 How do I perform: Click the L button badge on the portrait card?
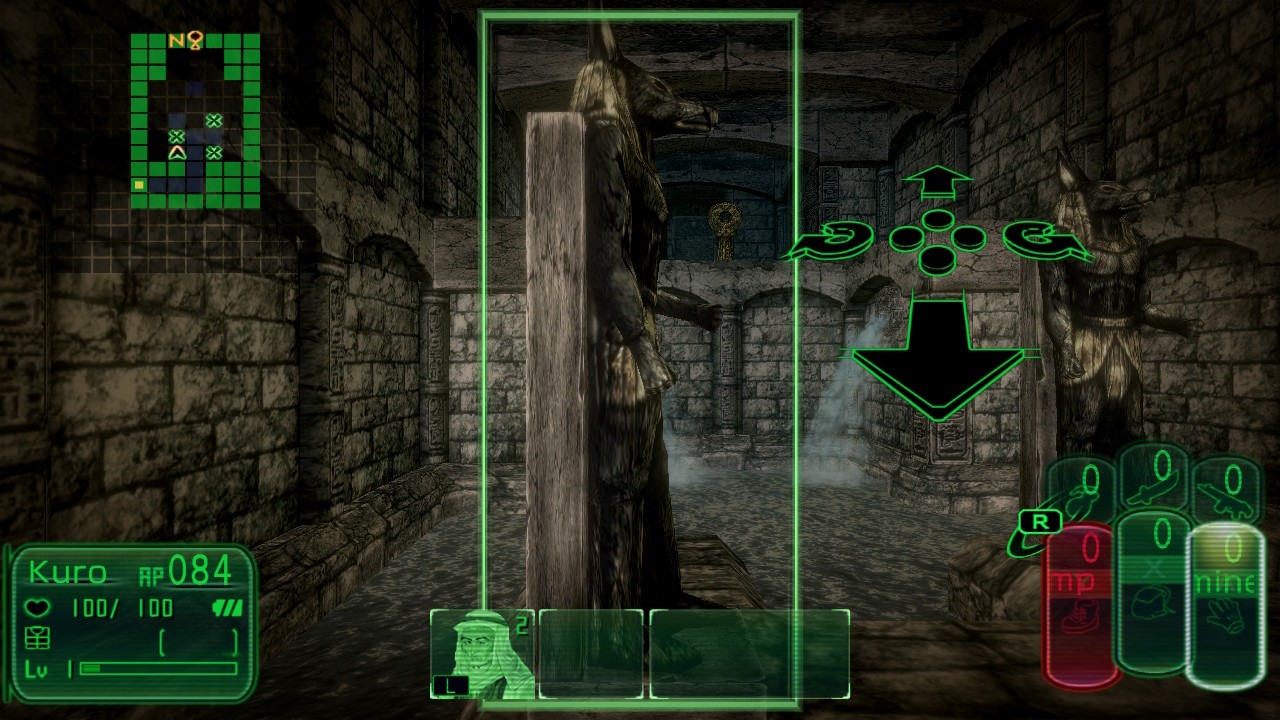tap(452, 685)
